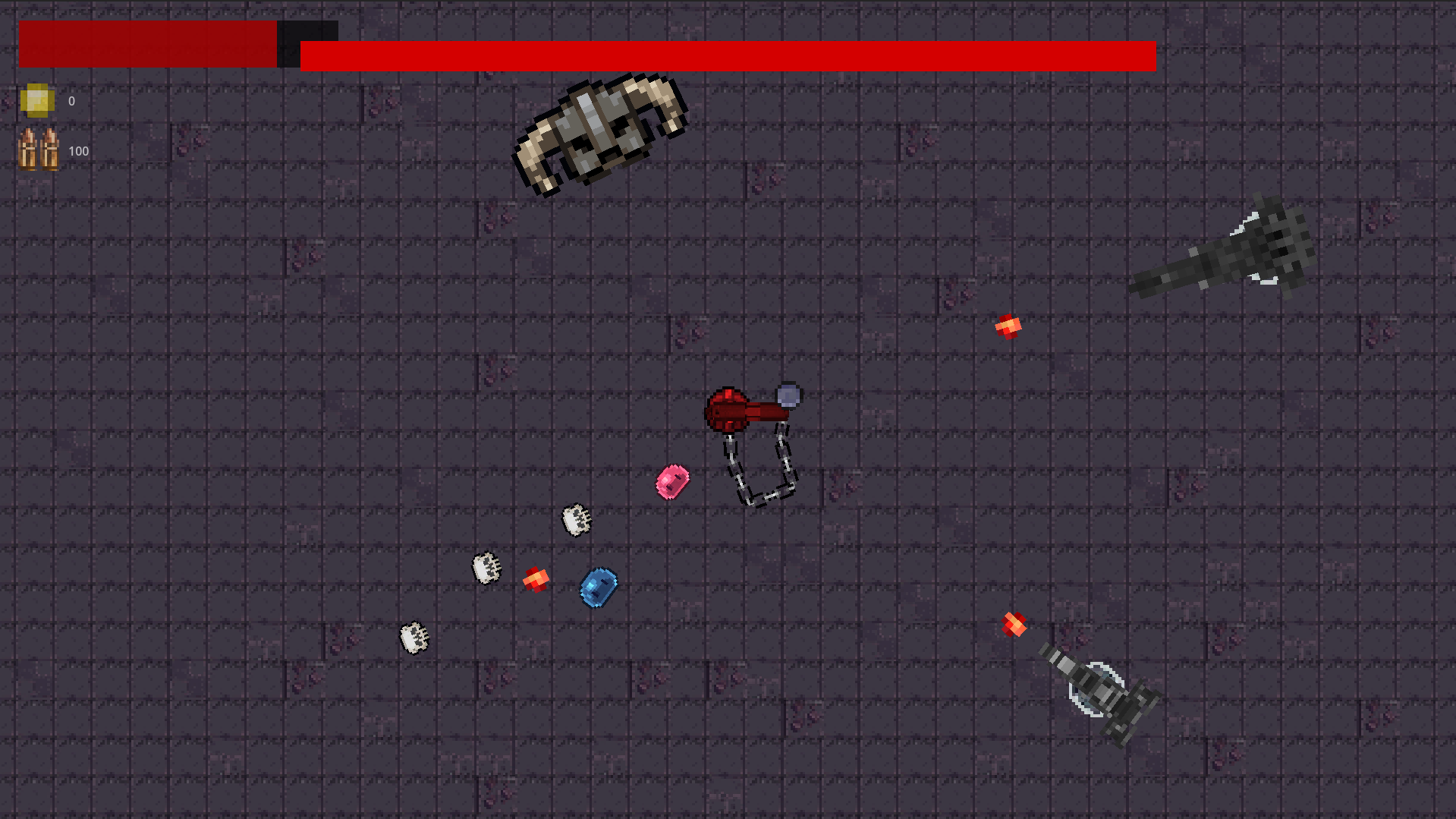The image size is (1456, 819).
Task: Click the horned skull boss sprite
Action: (602, 133)
